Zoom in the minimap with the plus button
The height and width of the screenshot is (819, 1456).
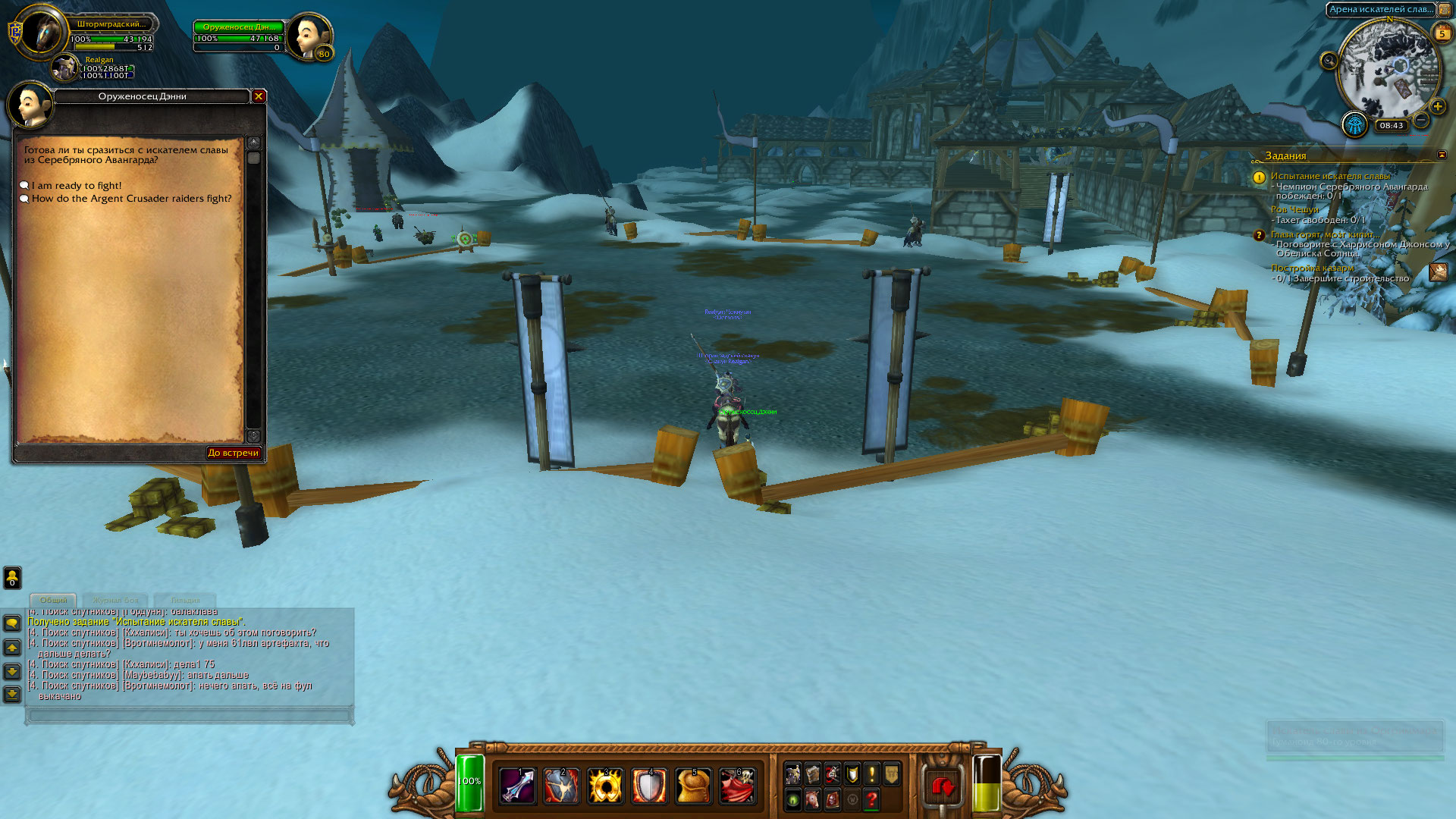pos(1437,106)
